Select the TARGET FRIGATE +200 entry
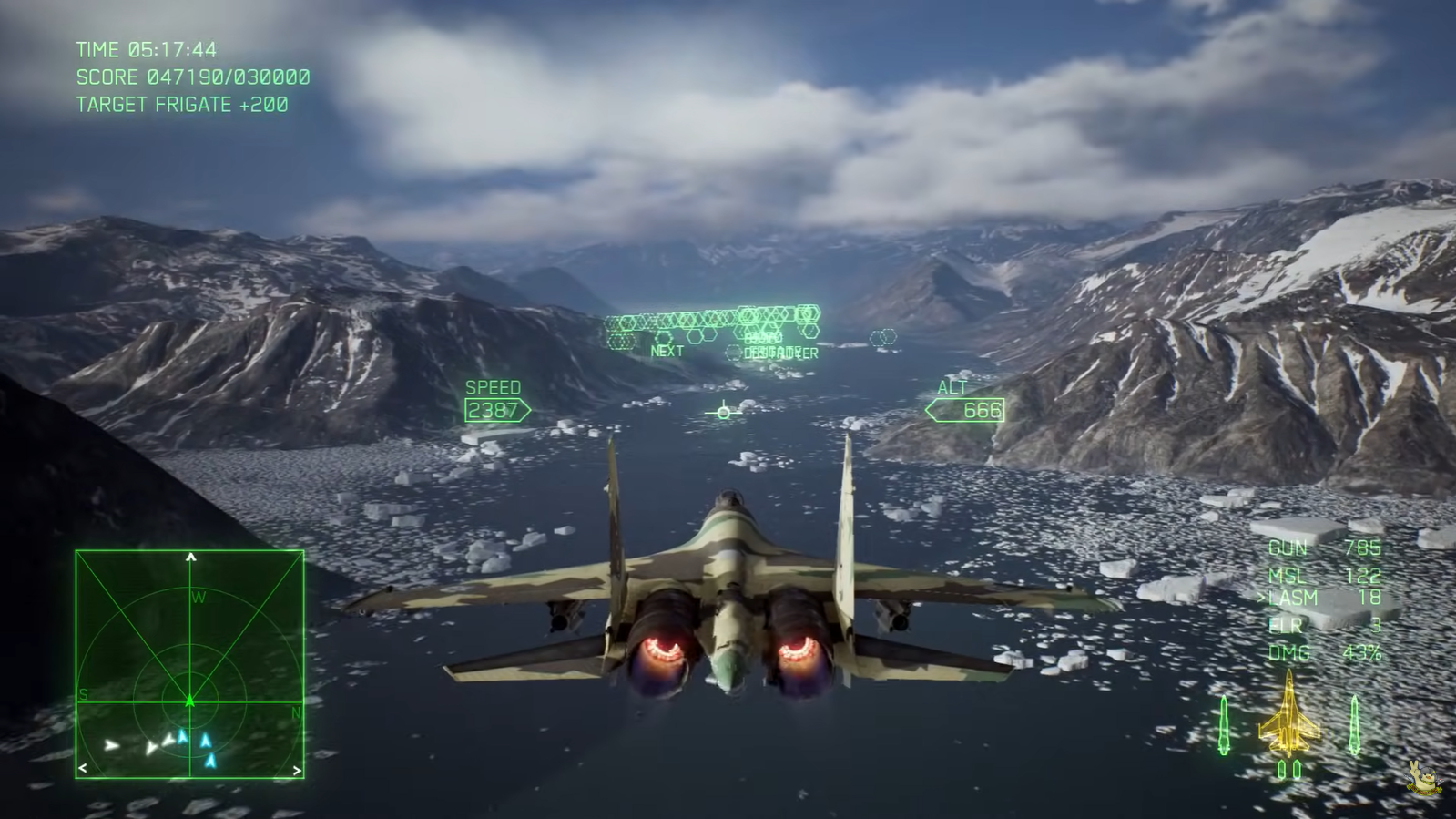The width and height of the screenshot is (1456, 819). [180, 104]
